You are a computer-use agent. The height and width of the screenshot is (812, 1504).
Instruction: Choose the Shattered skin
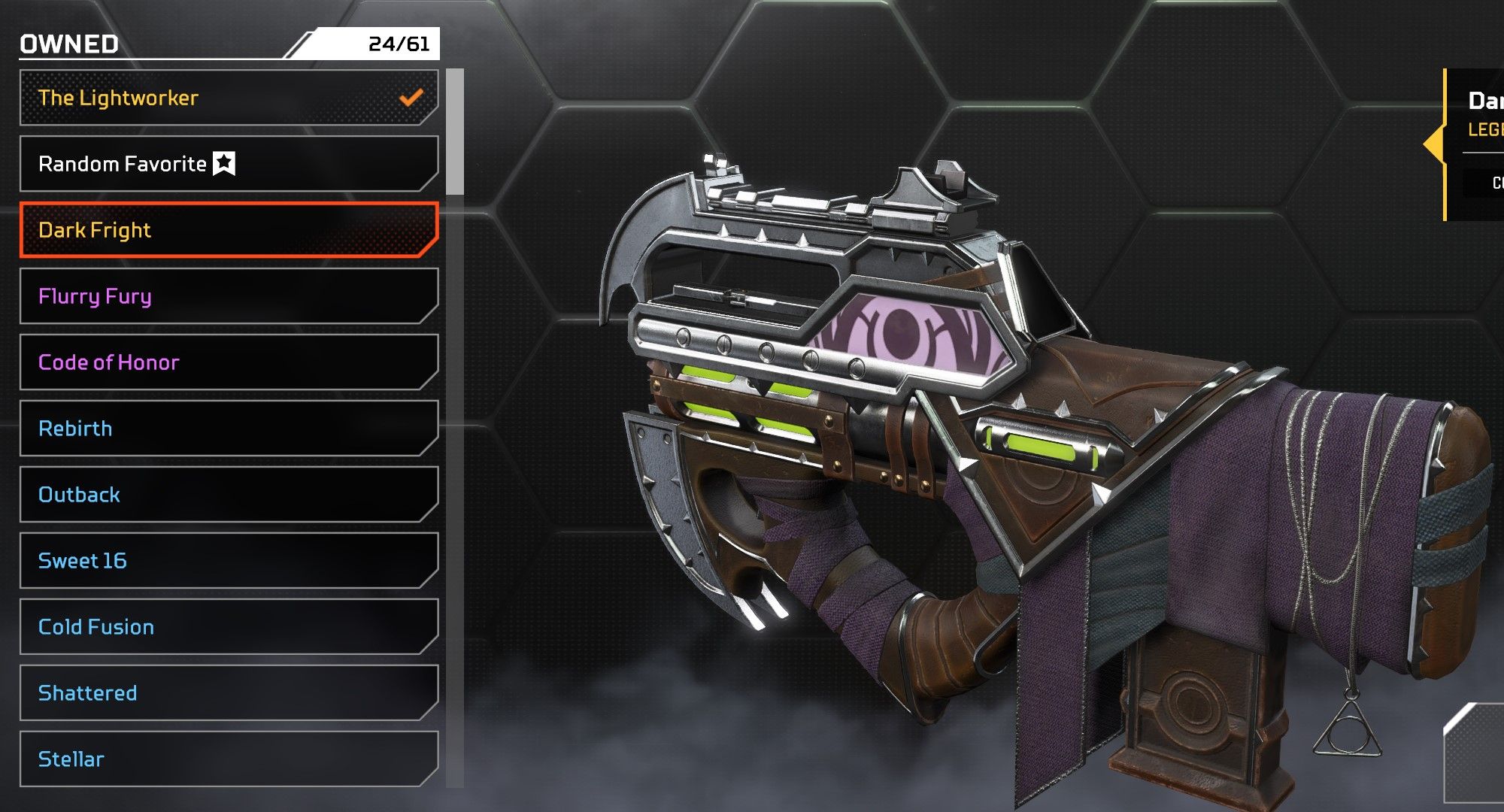(229, 693)
